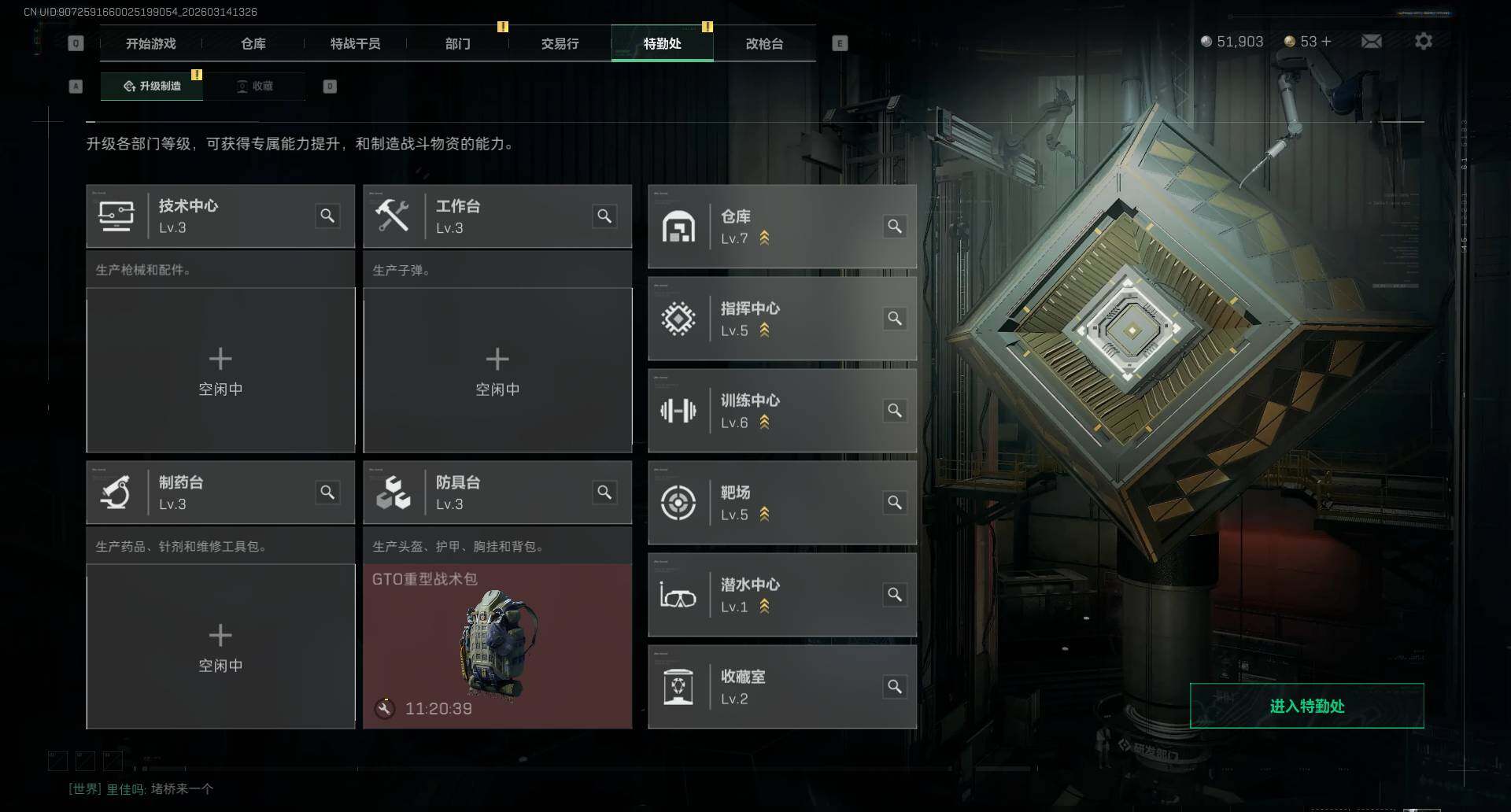Inspect 技术中心 with its magnifier button
The image size is (1511, 812).
327,216
